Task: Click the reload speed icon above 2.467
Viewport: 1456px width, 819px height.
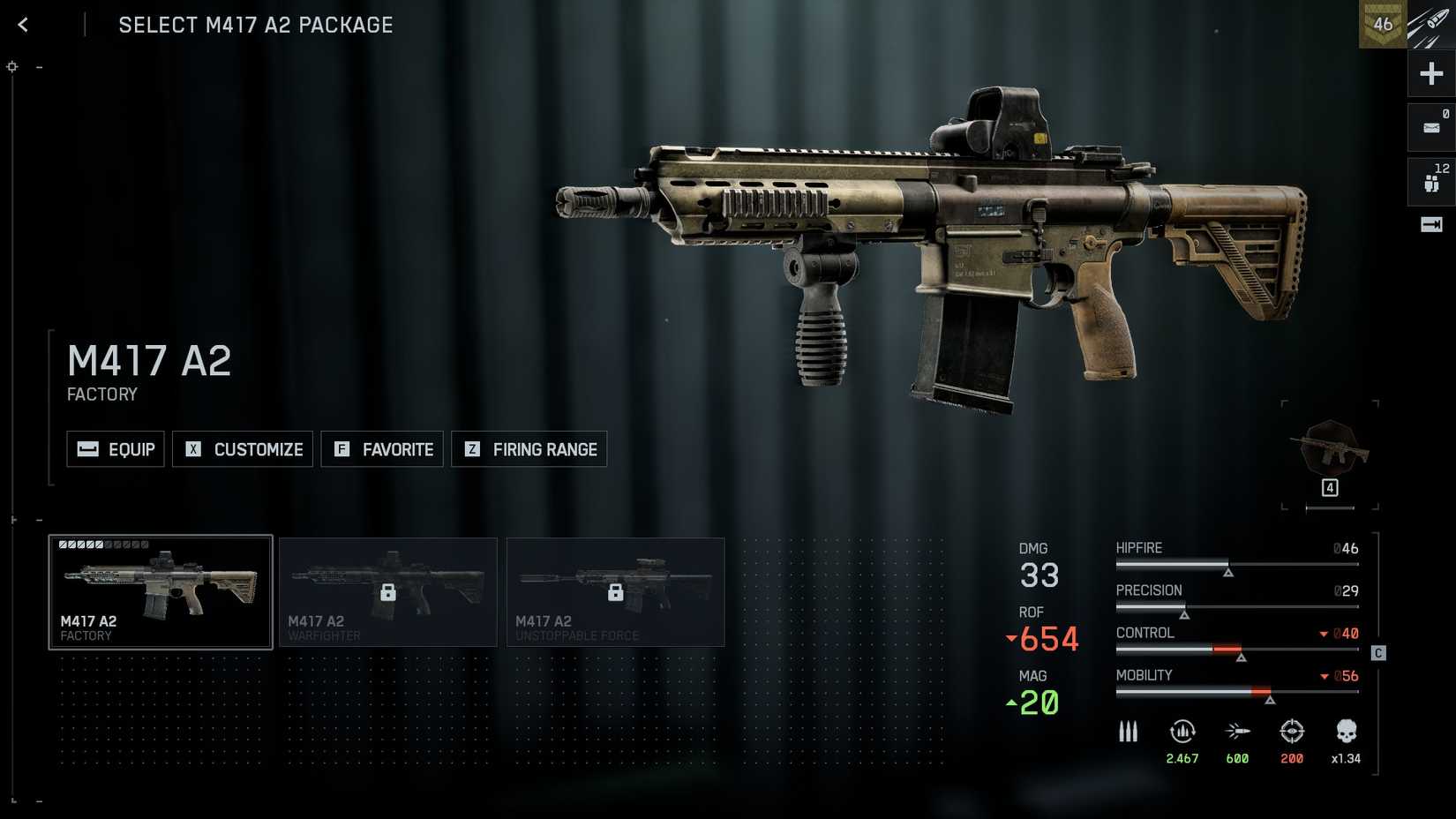Action: (1182, 732)
